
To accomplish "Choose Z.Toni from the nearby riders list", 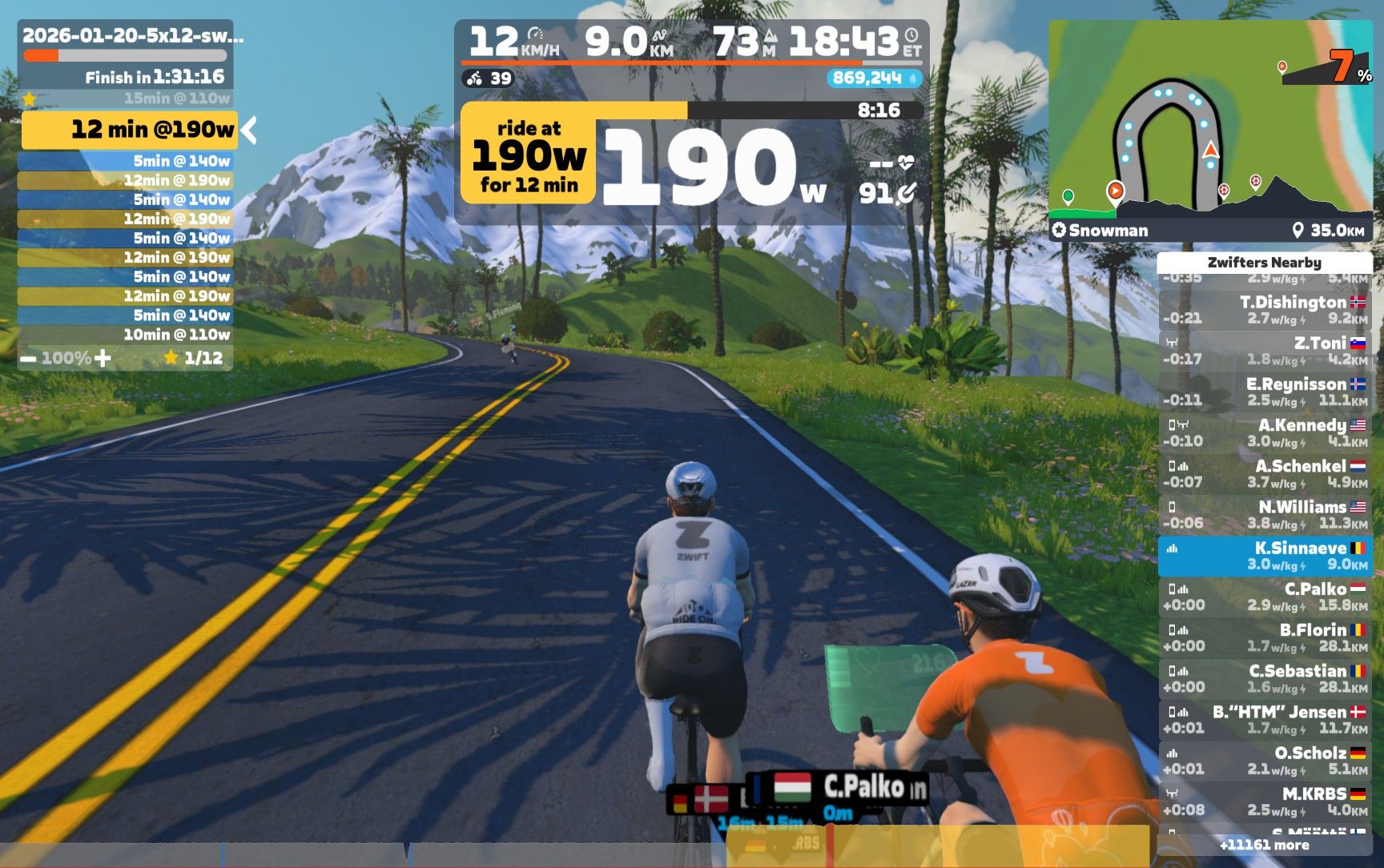I will (x=1265, y=351).
